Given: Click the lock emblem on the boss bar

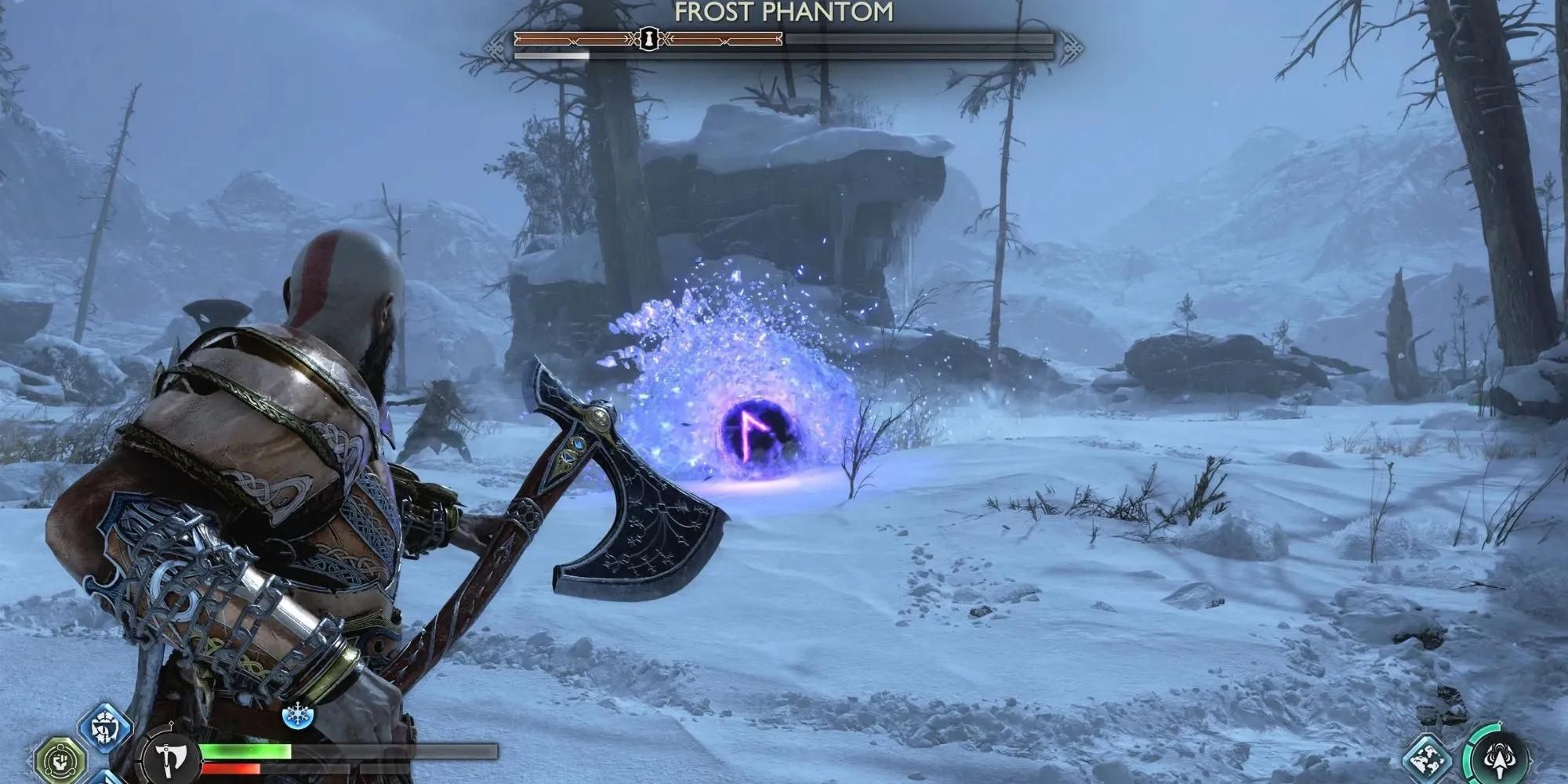Looking at the screenshot, I should 648,39.
